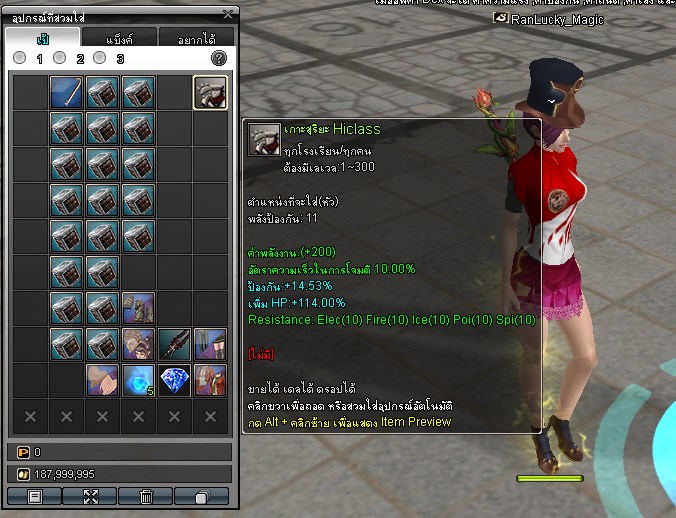
Task: Click the sort arrows inventory button
Action: coord(90,496)
